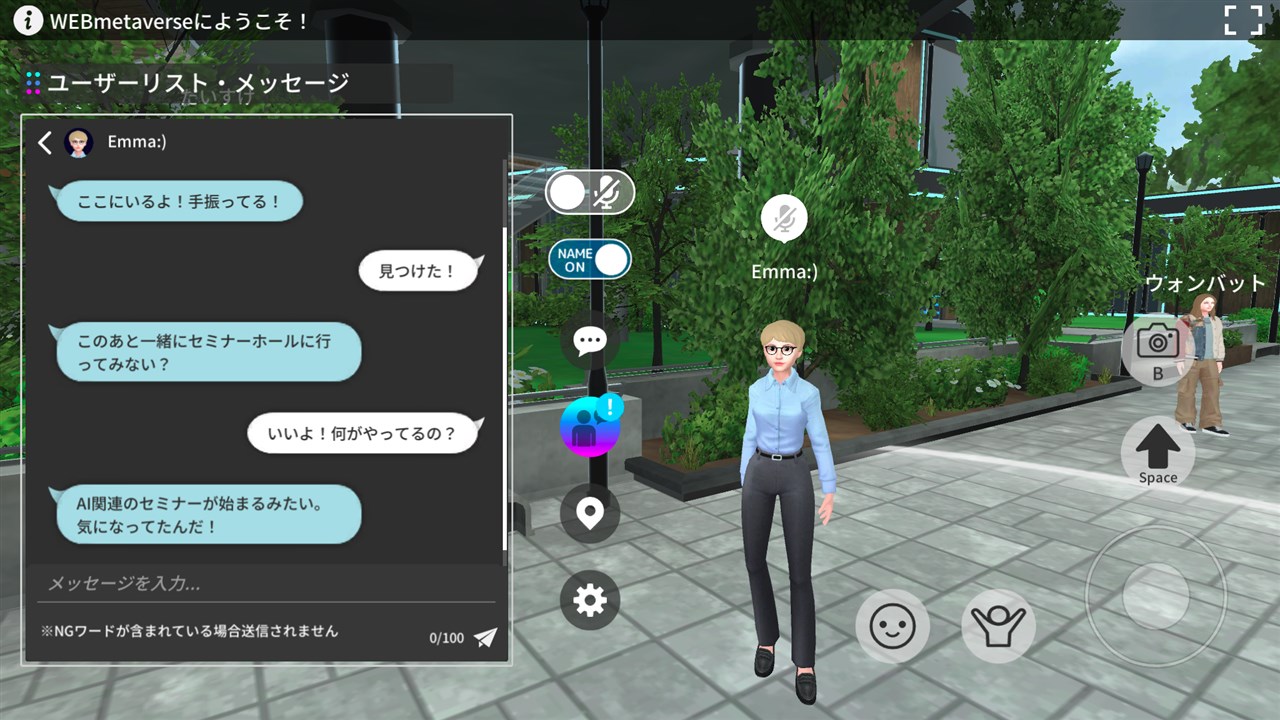Turn off the NAME ON switch
1280x720 pixels.
click(588, 258)
